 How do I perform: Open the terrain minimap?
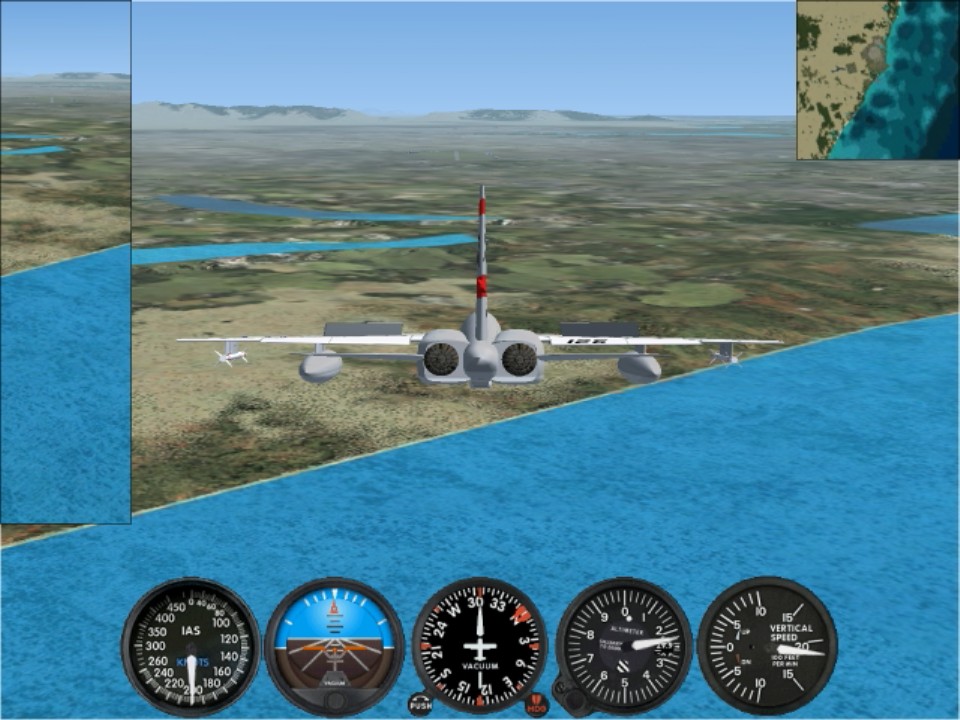[x=878, y=80]
